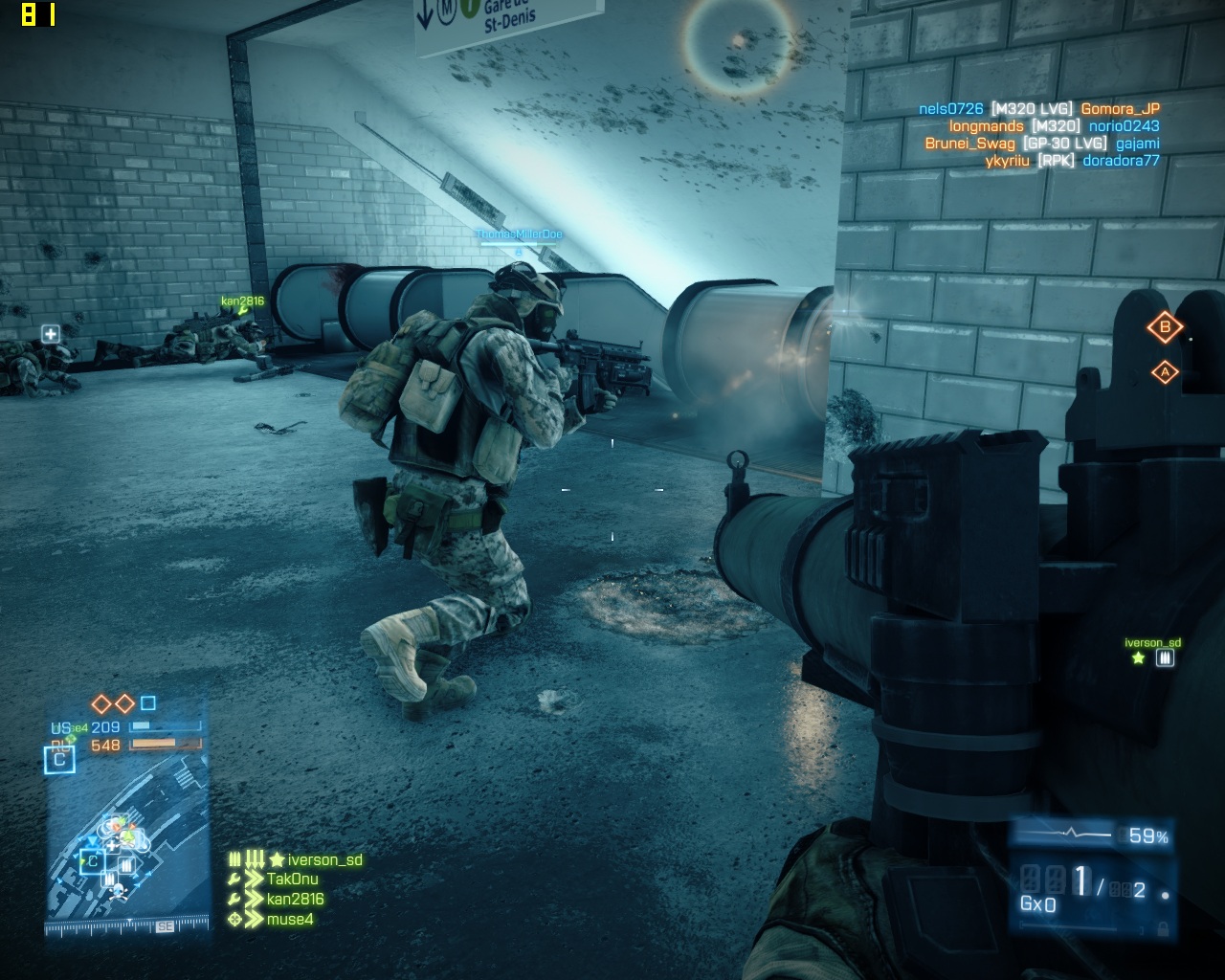Image resolution: width=1225 pixels, height=980 pixels.
Task: Click the compass strip below the minimap
Action: tap(128, 926)
